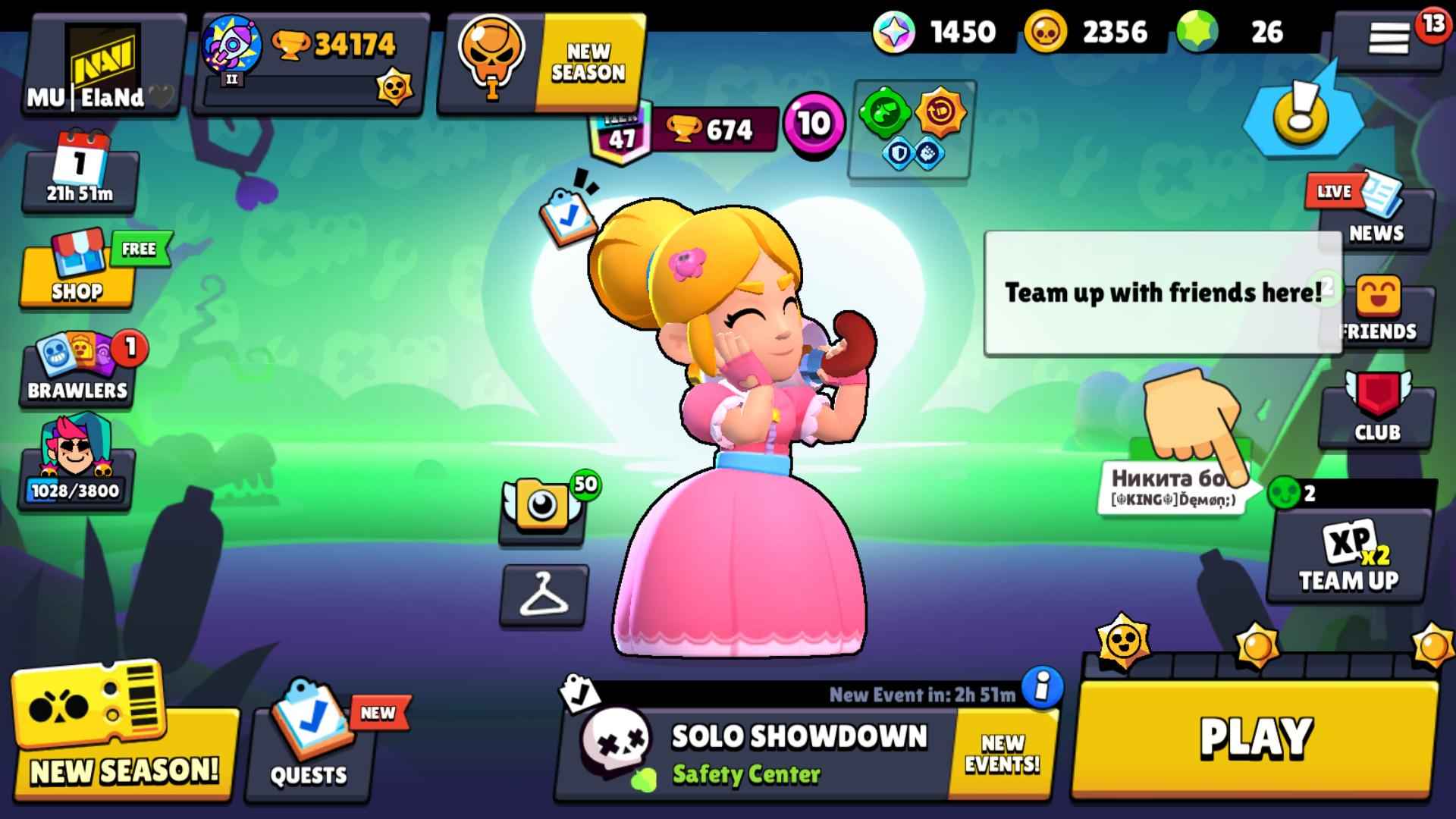This screenshot has width=1456, height=819.
Task: Expand Piper's gadget and star power panel
Action: pyautogui.click(x=910, y=129)
